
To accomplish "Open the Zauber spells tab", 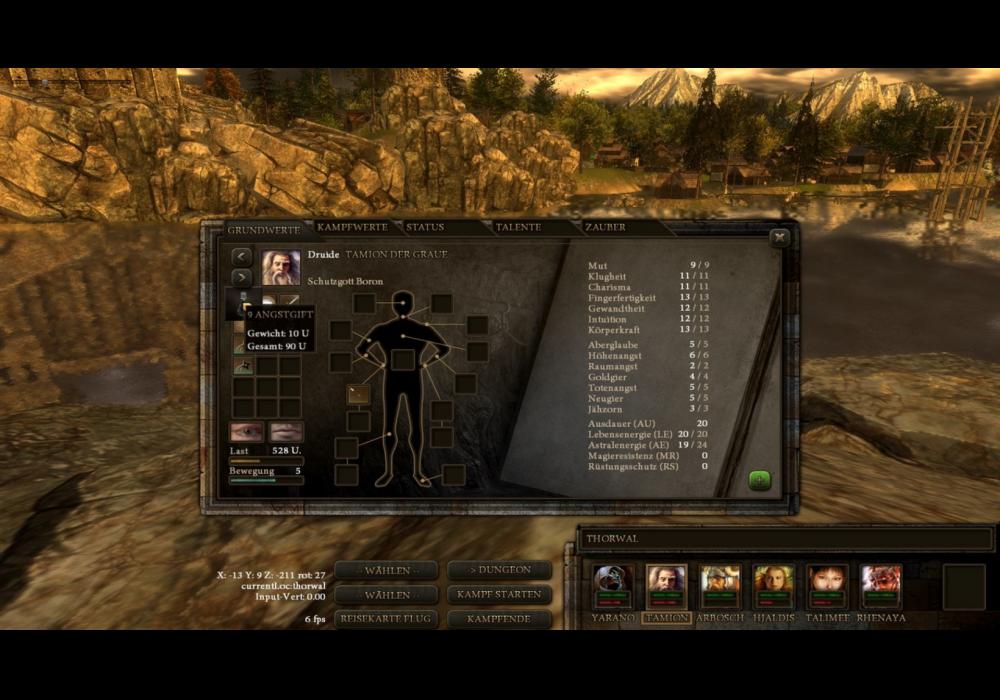I will (x=605, y=228).
